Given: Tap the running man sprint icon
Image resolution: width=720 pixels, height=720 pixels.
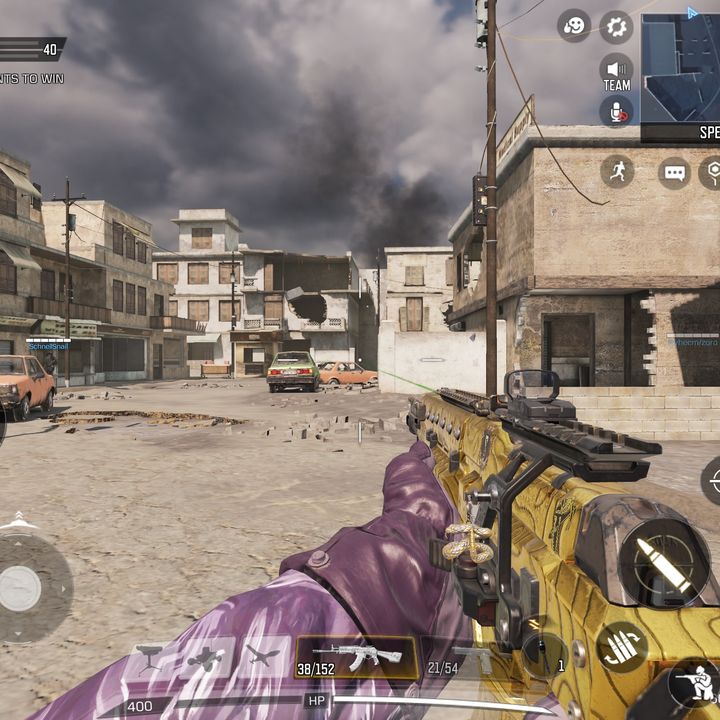Looking at the screenshot, I should pos(617,171).
